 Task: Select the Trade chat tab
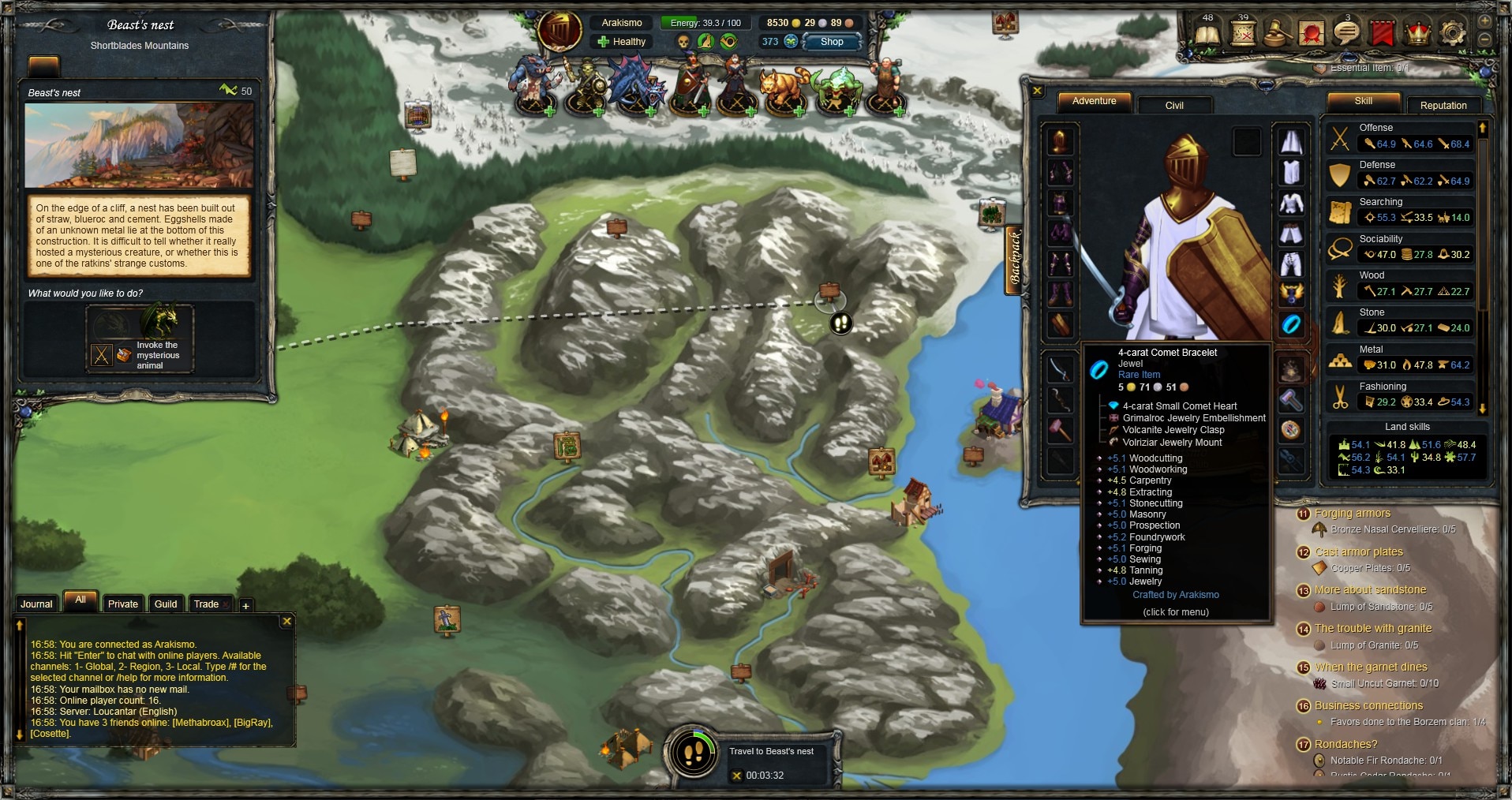206,604
